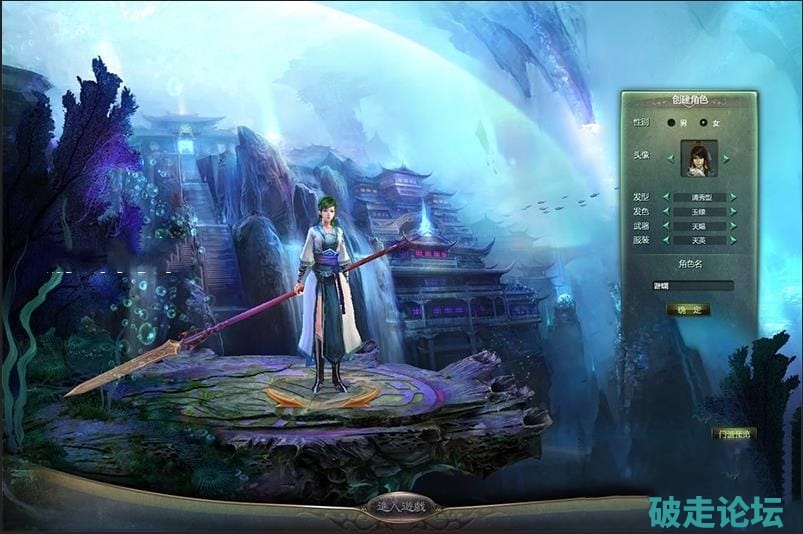
Task: Focus the character name (角色名) input field
Action: [692, 286]
